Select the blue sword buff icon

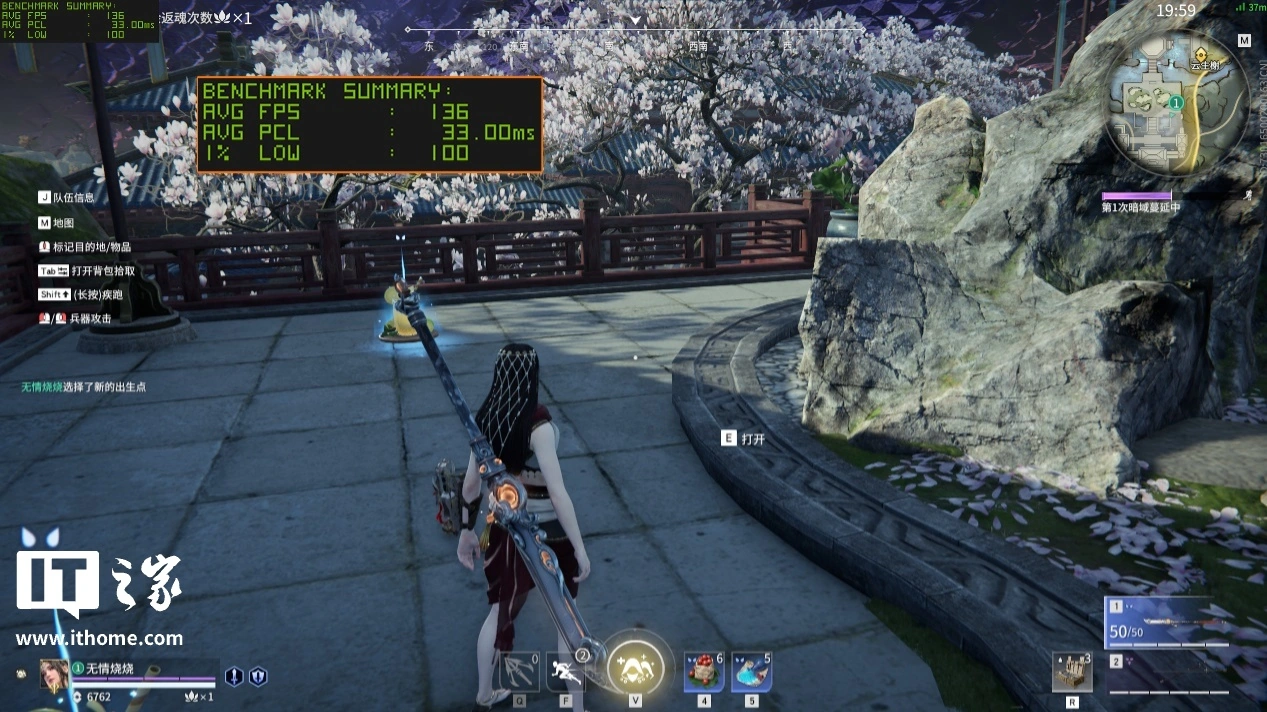click(x=234, y=677)
